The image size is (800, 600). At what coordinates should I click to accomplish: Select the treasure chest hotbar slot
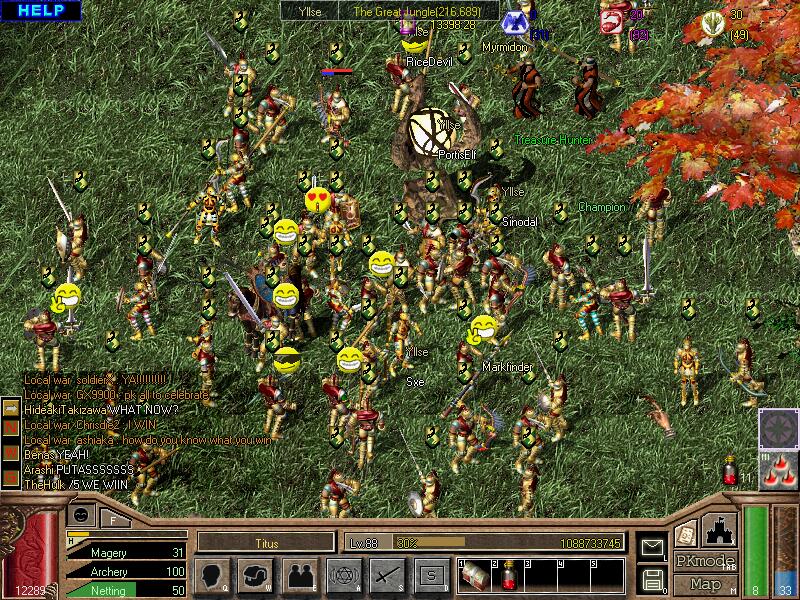point(474,574)
